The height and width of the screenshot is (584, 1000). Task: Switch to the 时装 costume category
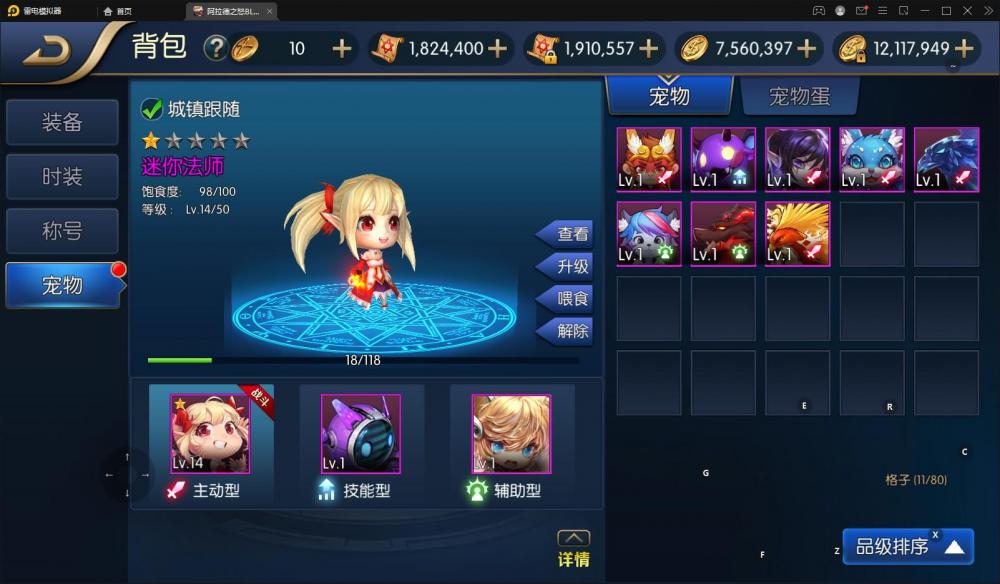tap(62, 176)
